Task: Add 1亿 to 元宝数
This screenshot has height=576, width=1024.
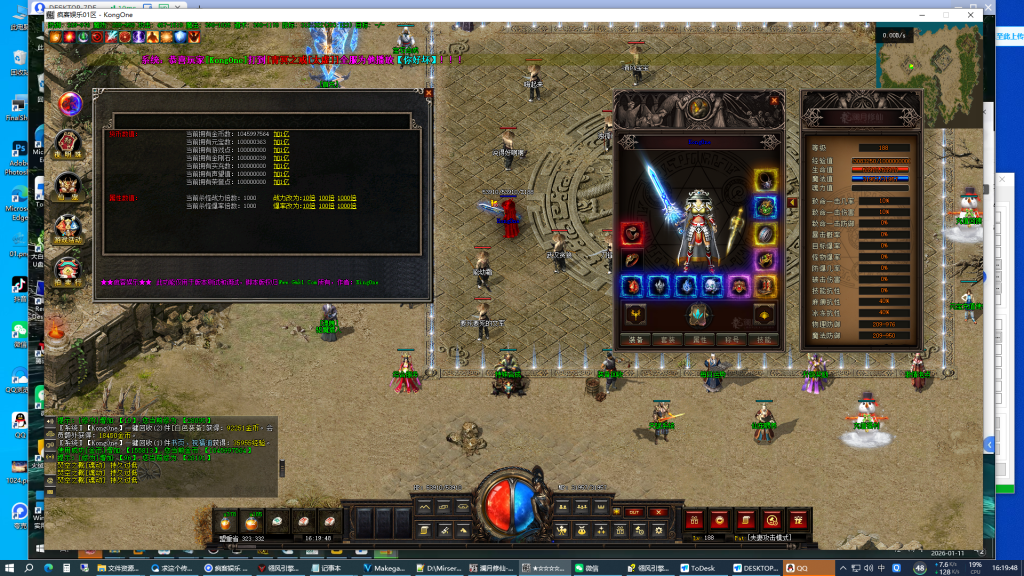Action: point(281,141)
